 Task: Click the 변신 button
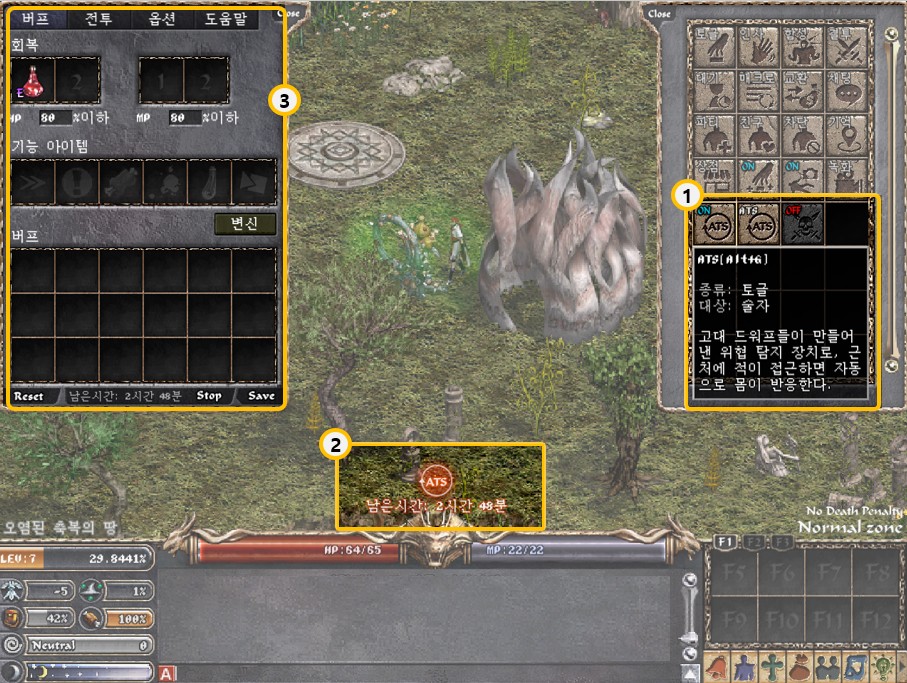coord(246,224)
